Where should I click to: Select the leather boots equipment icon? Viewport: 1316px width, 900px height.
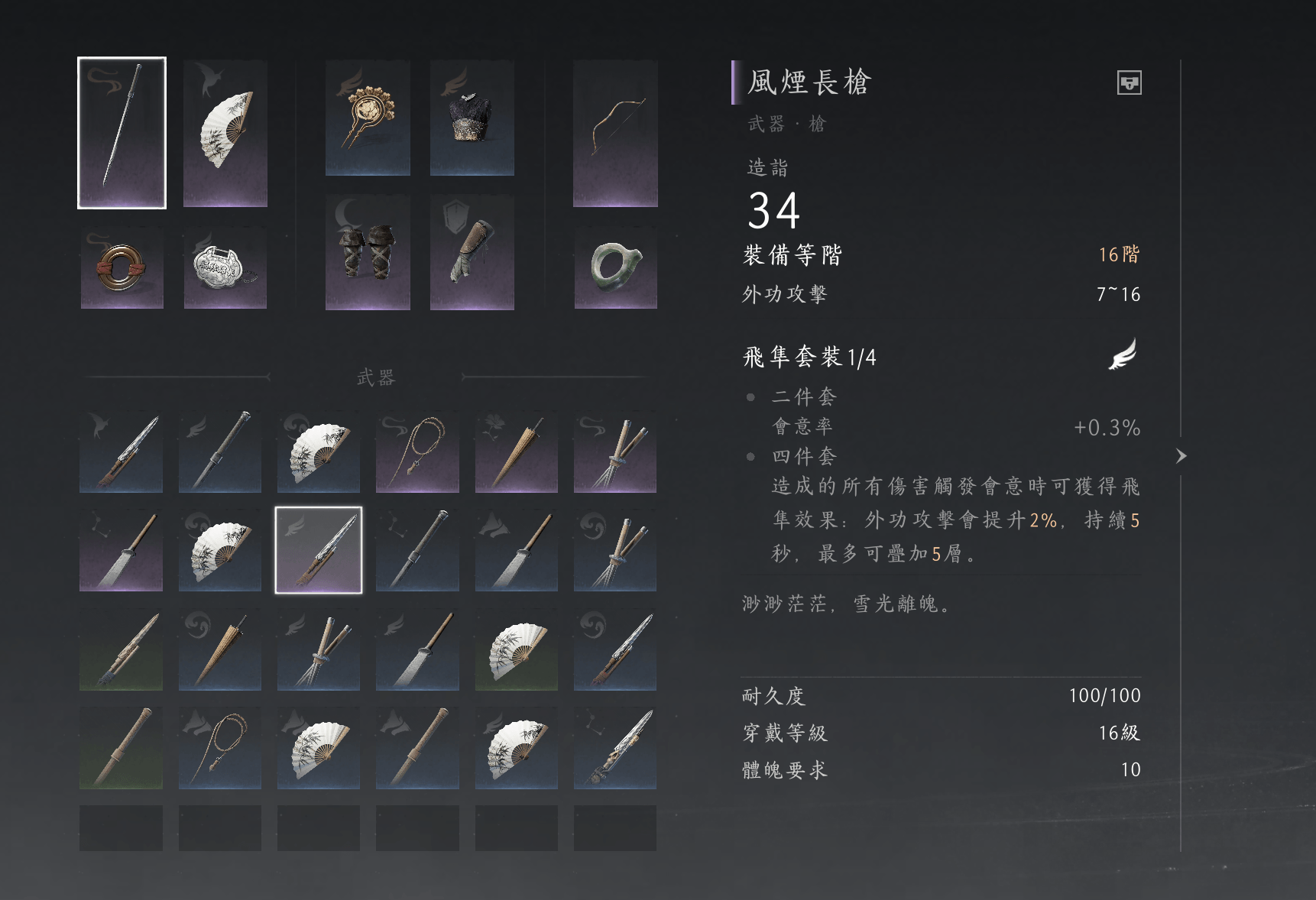click(x=368, y=254)
